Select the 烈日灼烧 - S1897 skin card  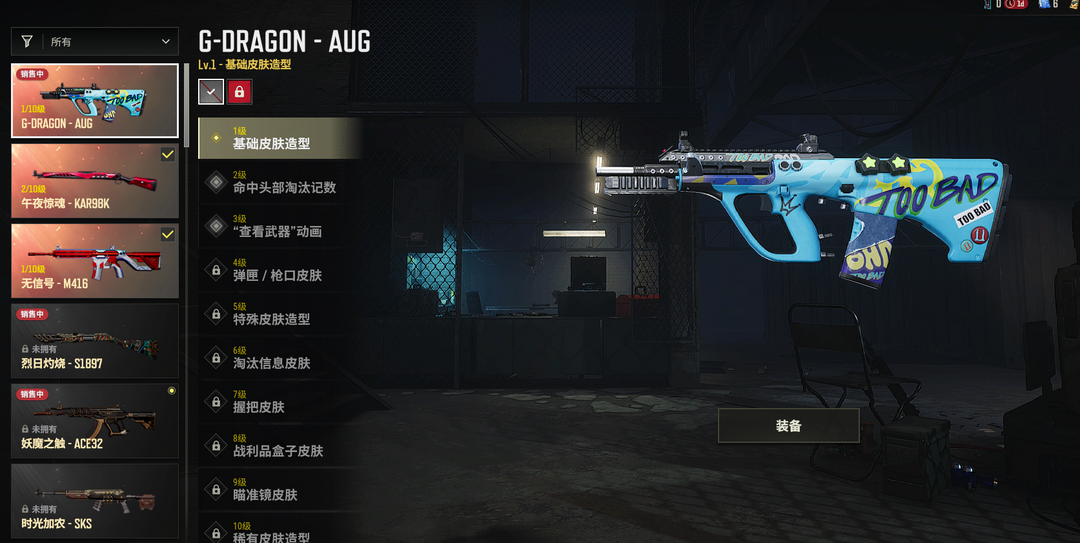coord(95,340)
